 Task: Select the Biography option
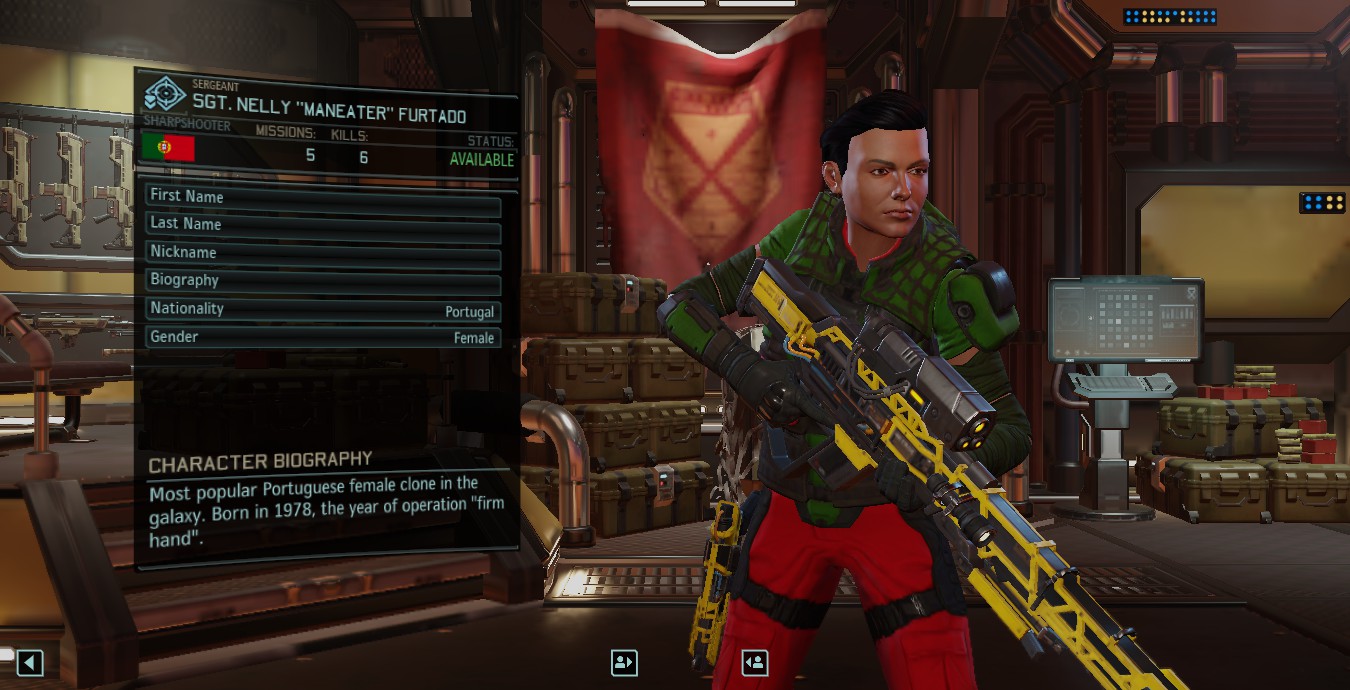322,281
